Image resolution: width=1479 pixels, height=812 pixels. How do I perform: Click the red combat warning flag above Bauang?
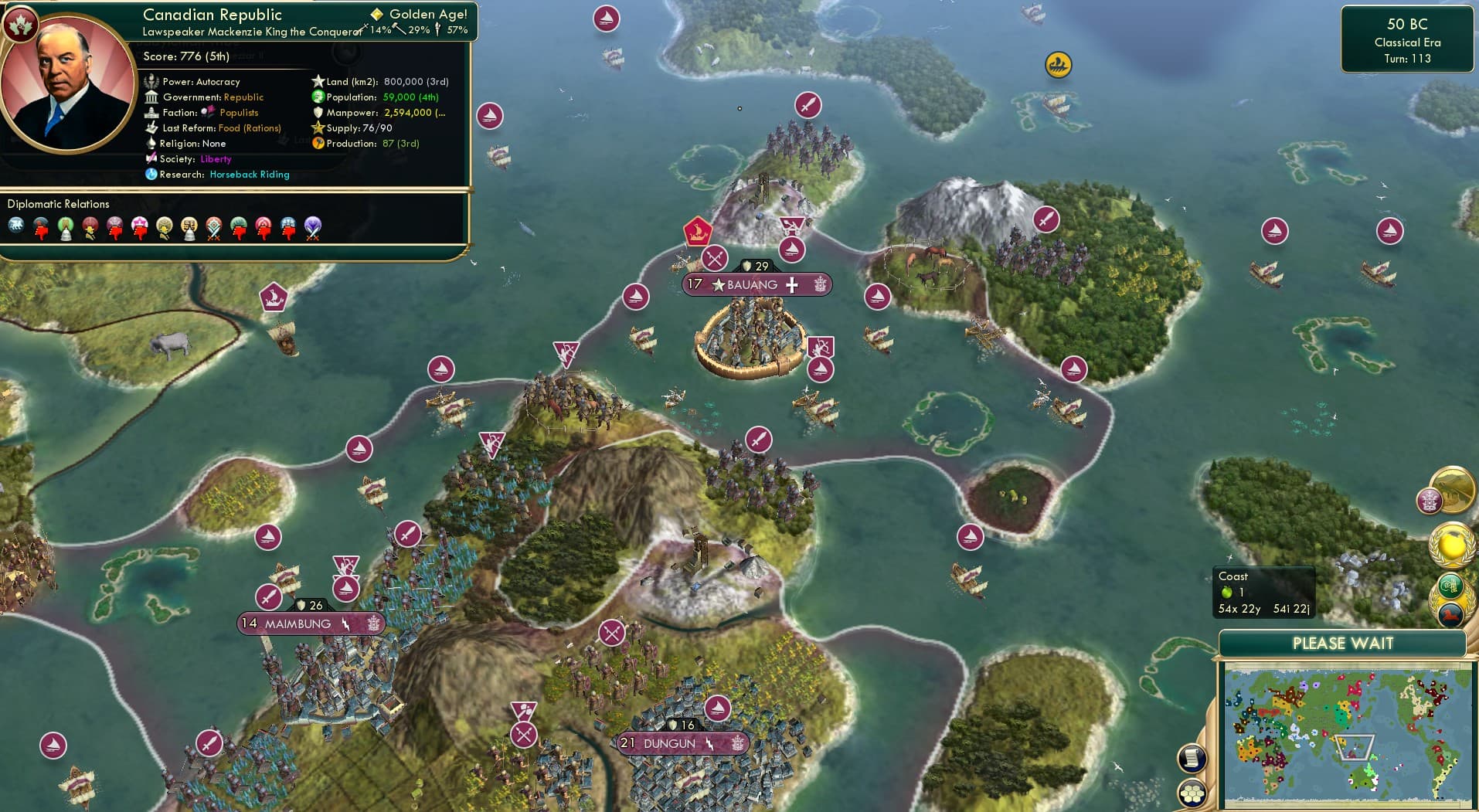point(698,229)
